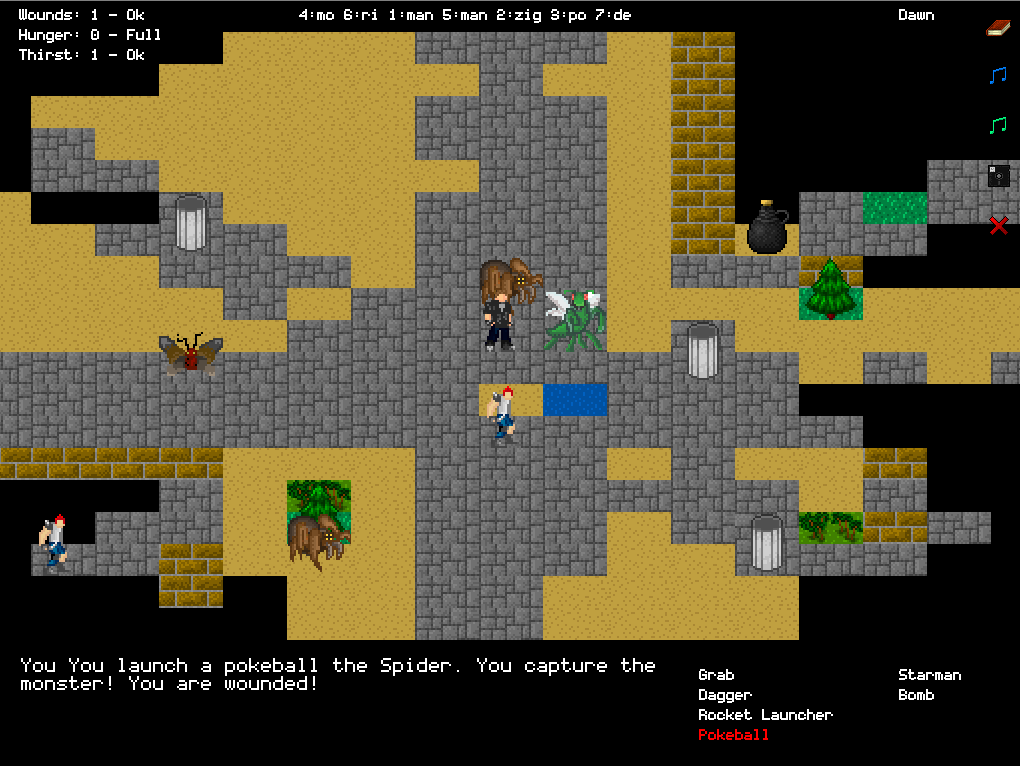
Task: Open the red book icon
Action: tap(998, 27)
